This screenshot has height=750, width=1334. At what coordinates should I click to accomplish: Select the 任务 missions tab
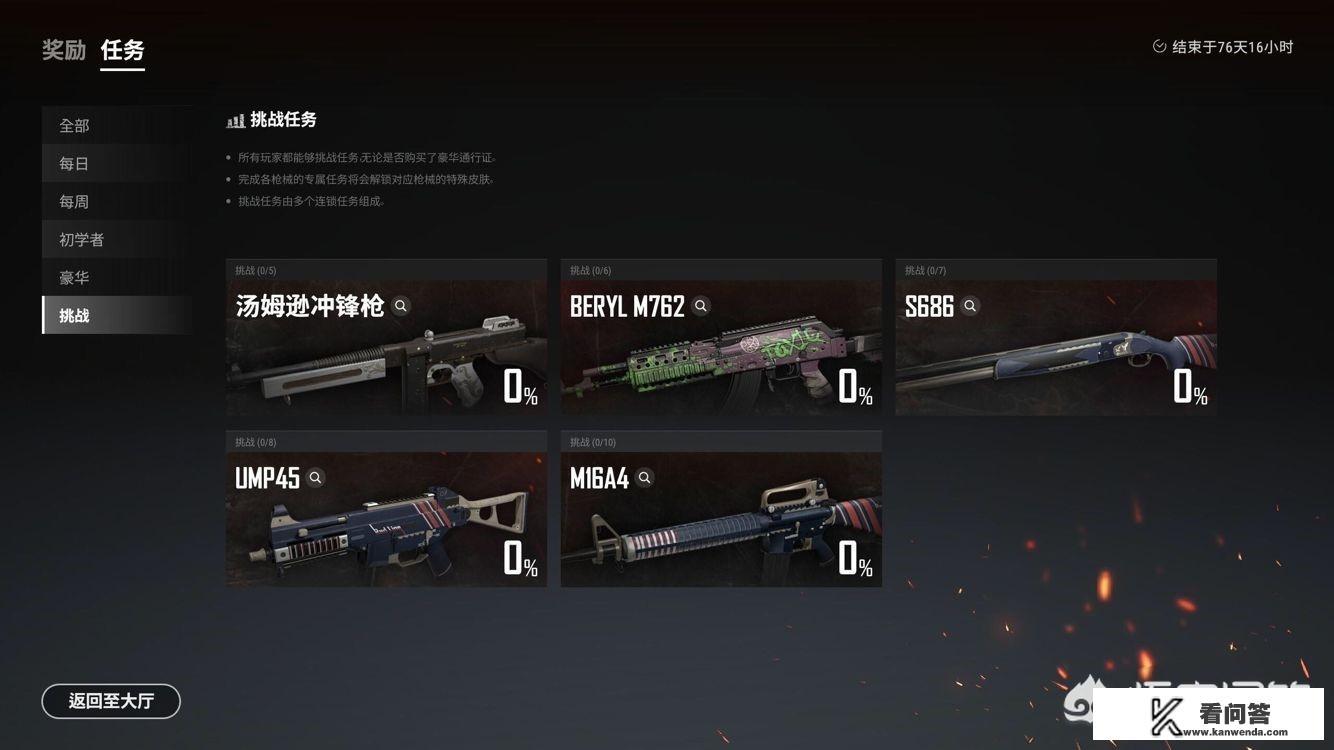coord(122,50)
